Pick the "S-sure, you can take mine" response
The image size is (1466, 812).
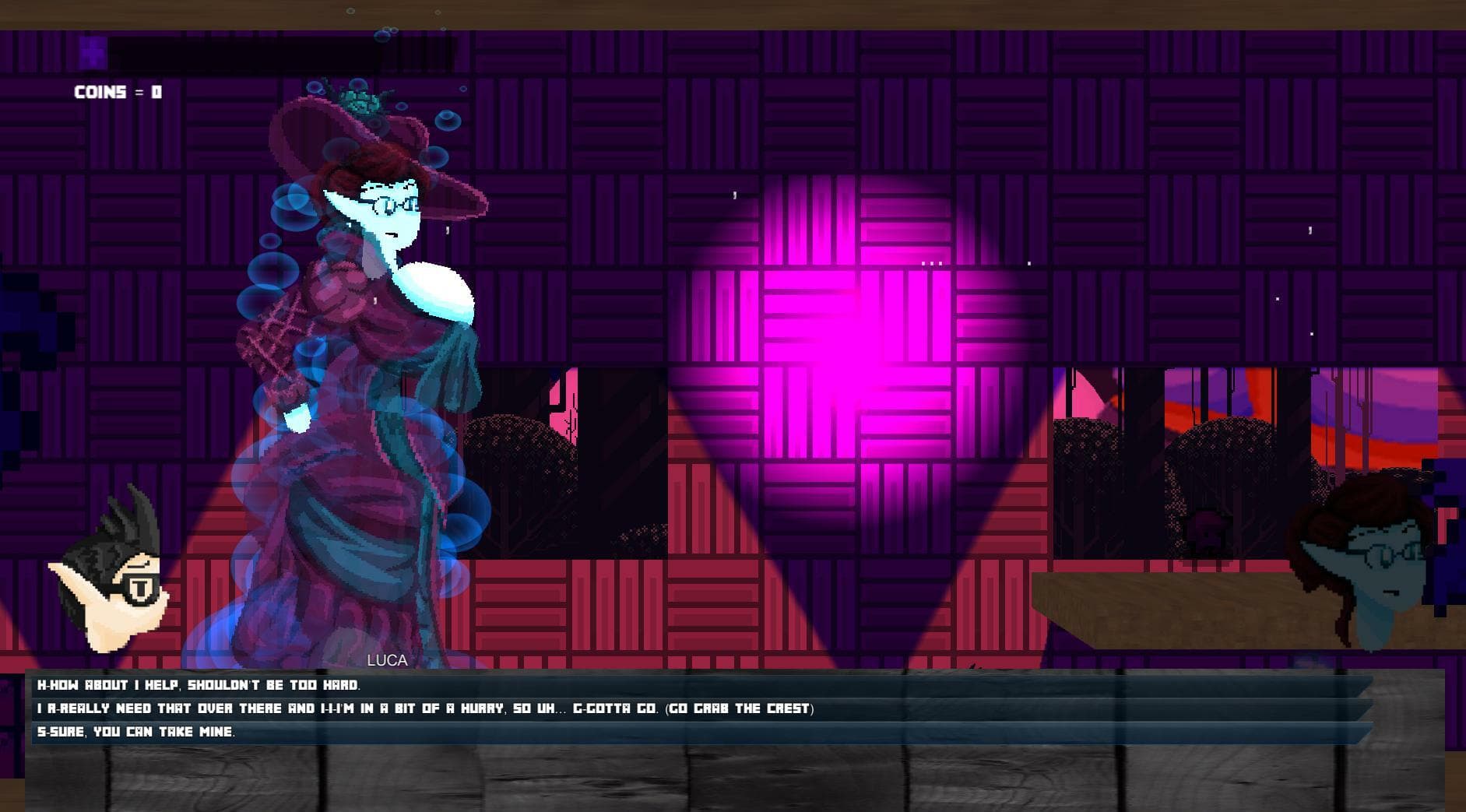(136, 732)
